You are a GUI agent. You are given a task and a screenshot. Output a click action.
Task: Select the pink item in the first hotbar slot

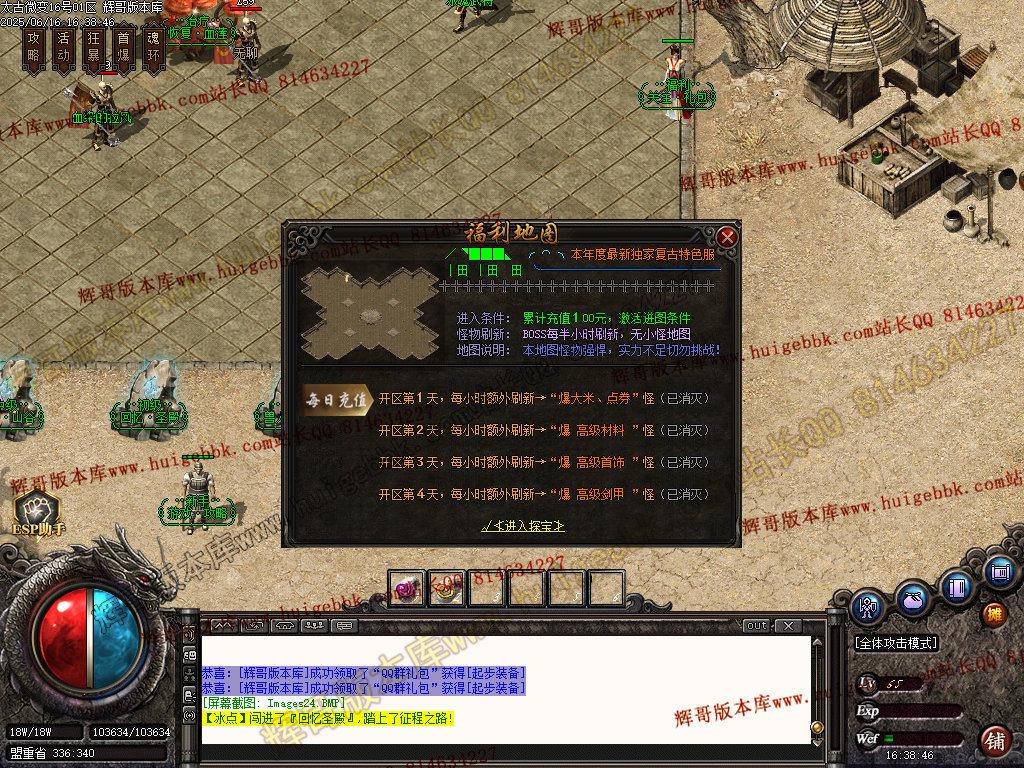click(x=407, y=589)
